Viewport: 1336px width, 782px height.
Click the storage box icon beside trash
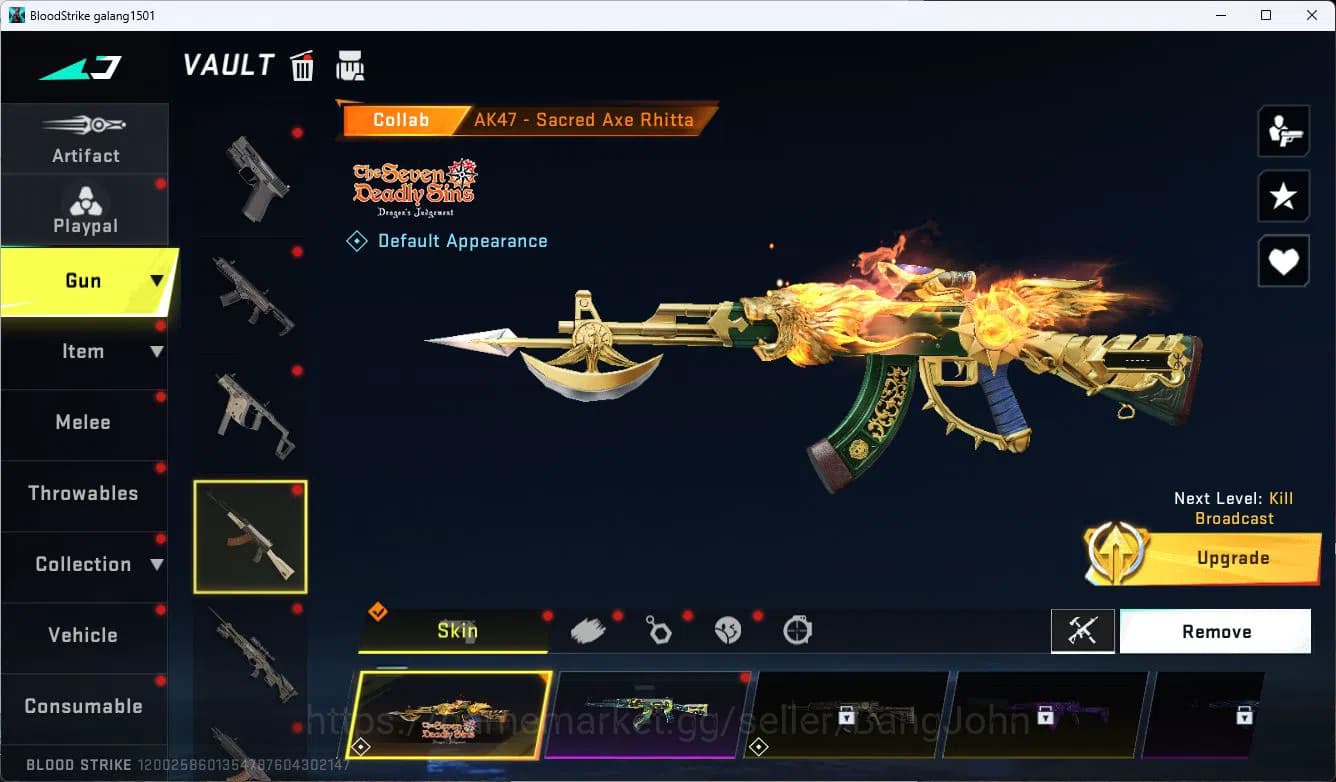coord(351,65)
